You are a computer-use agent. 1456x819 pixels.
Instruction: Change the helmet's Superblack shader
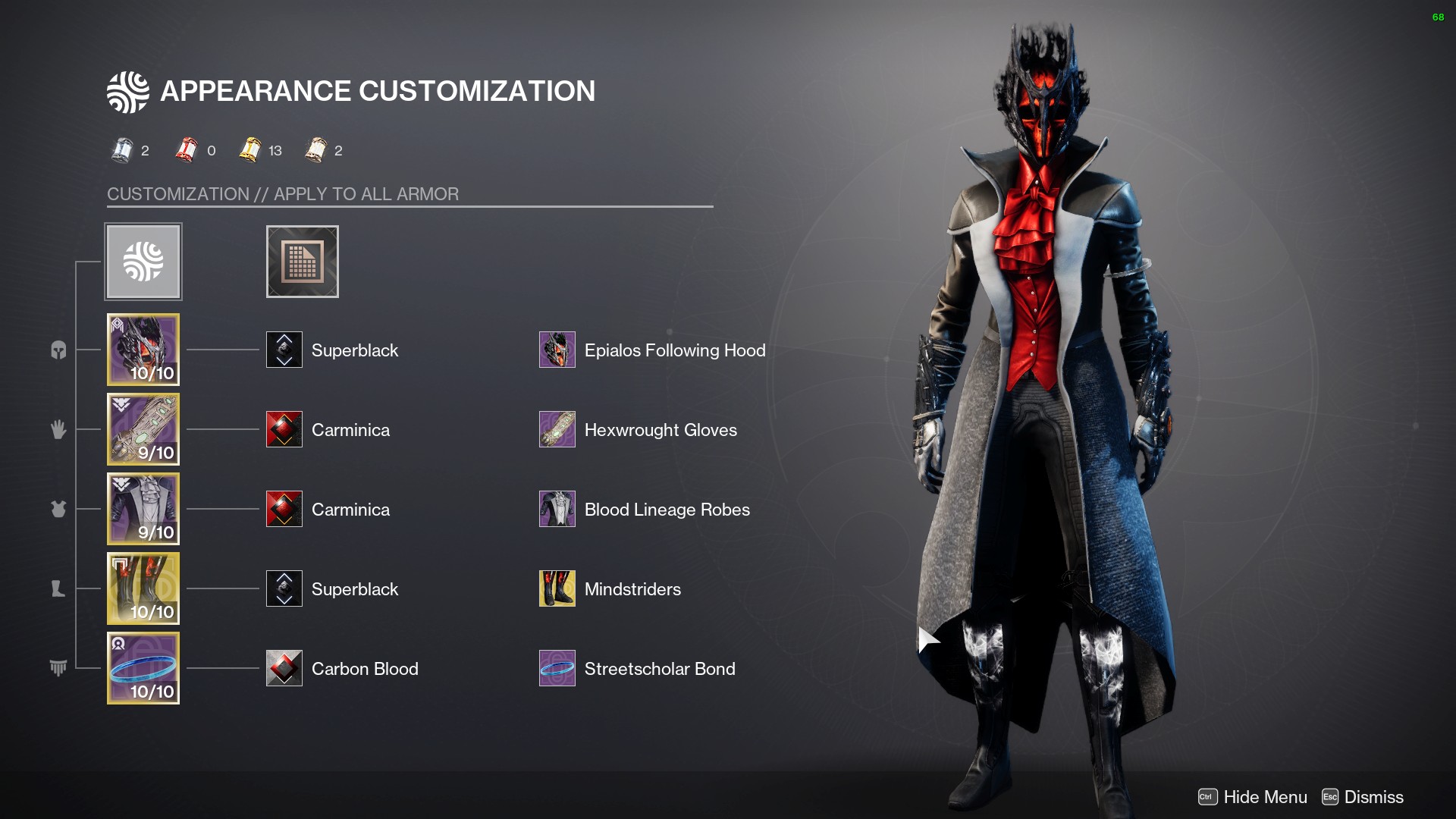(x=284, y=350)
